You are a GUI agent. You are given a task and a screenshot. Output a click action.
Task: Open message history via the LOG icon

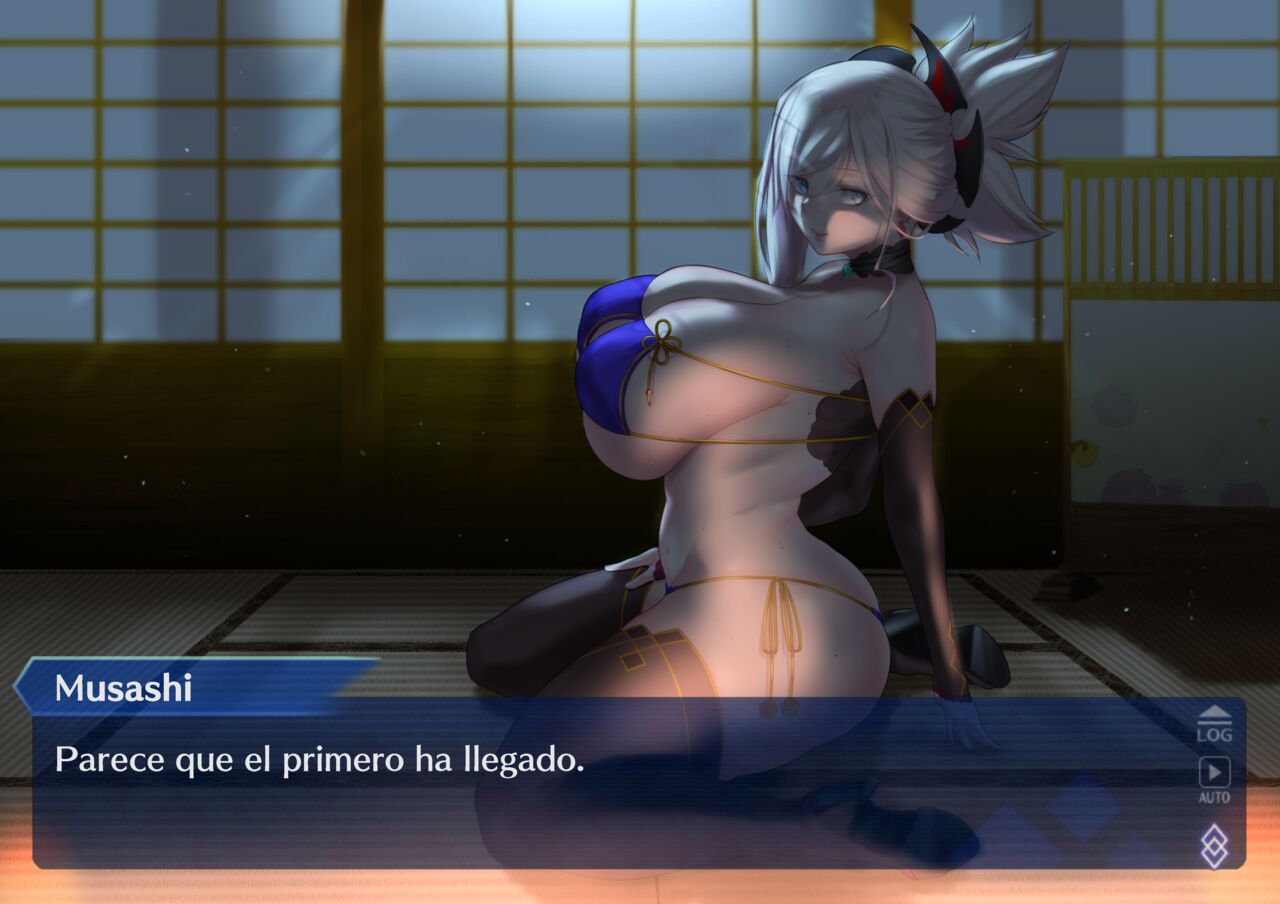coord(1213,722)
